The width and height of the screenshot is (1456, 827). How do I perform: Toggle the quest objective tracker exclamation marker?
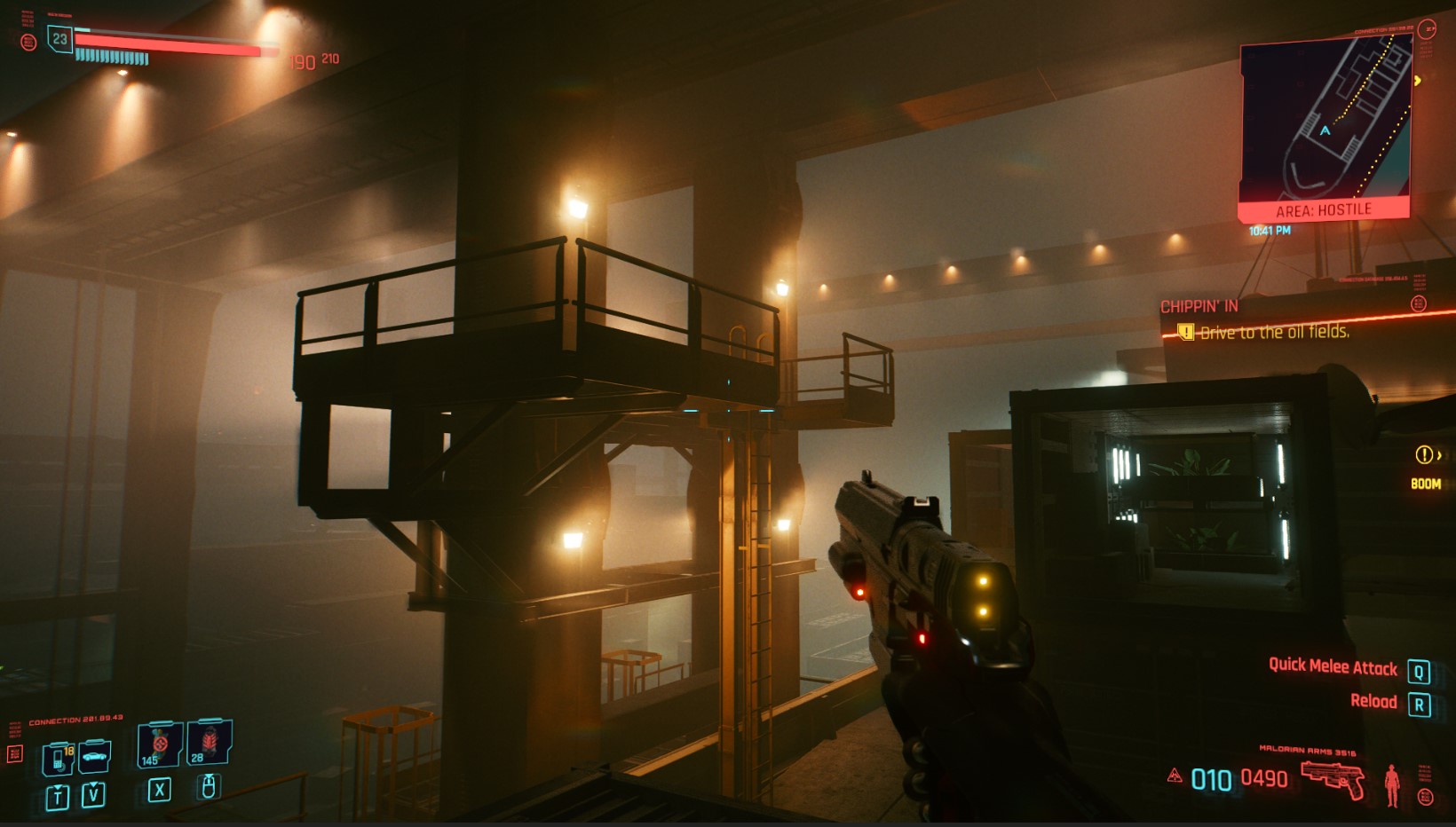[1185, 331]
